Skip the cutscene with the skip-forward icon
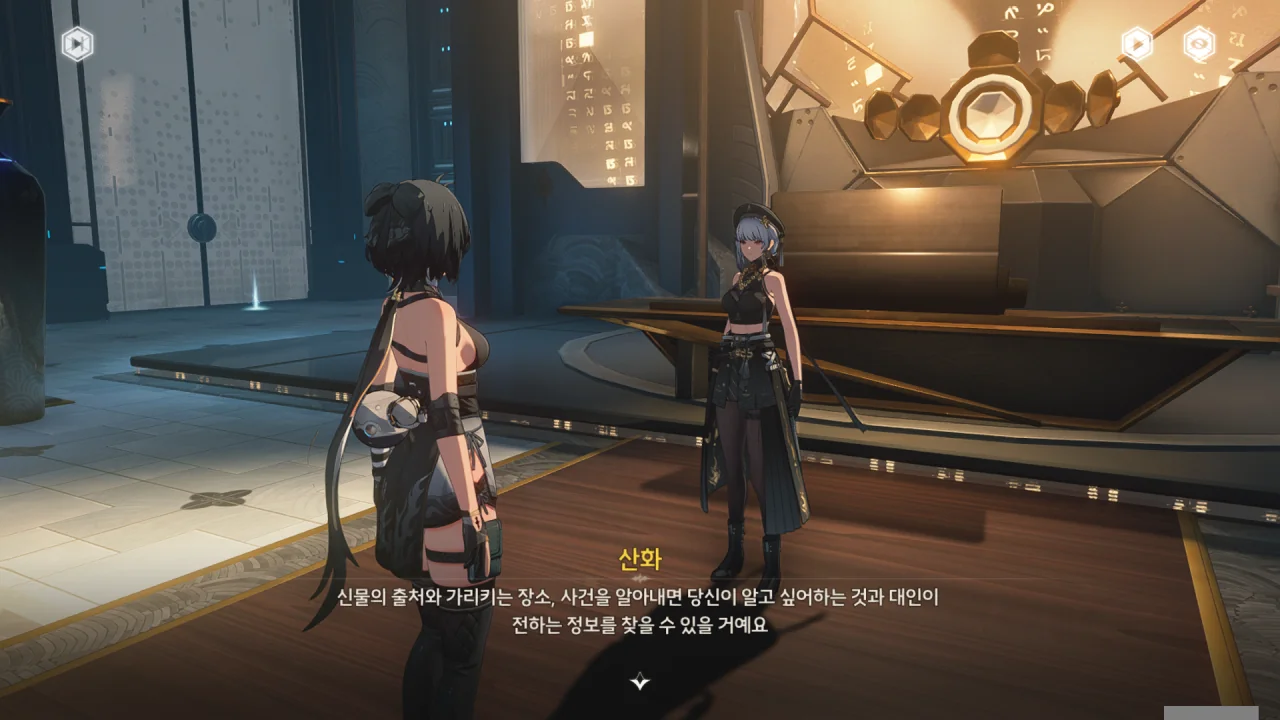1280x720 pixels. [x=77, y=44]
